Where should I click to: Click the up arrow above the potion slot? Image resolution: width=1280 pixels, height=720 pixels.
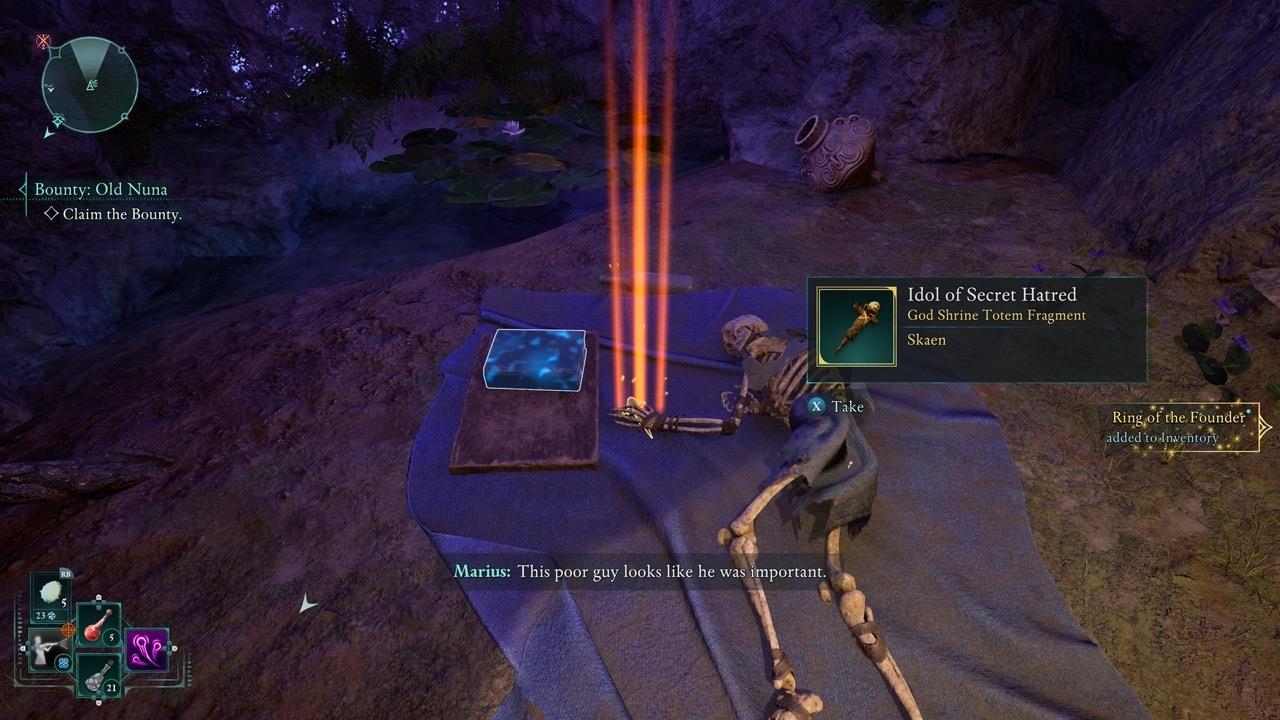click(98, 598)
